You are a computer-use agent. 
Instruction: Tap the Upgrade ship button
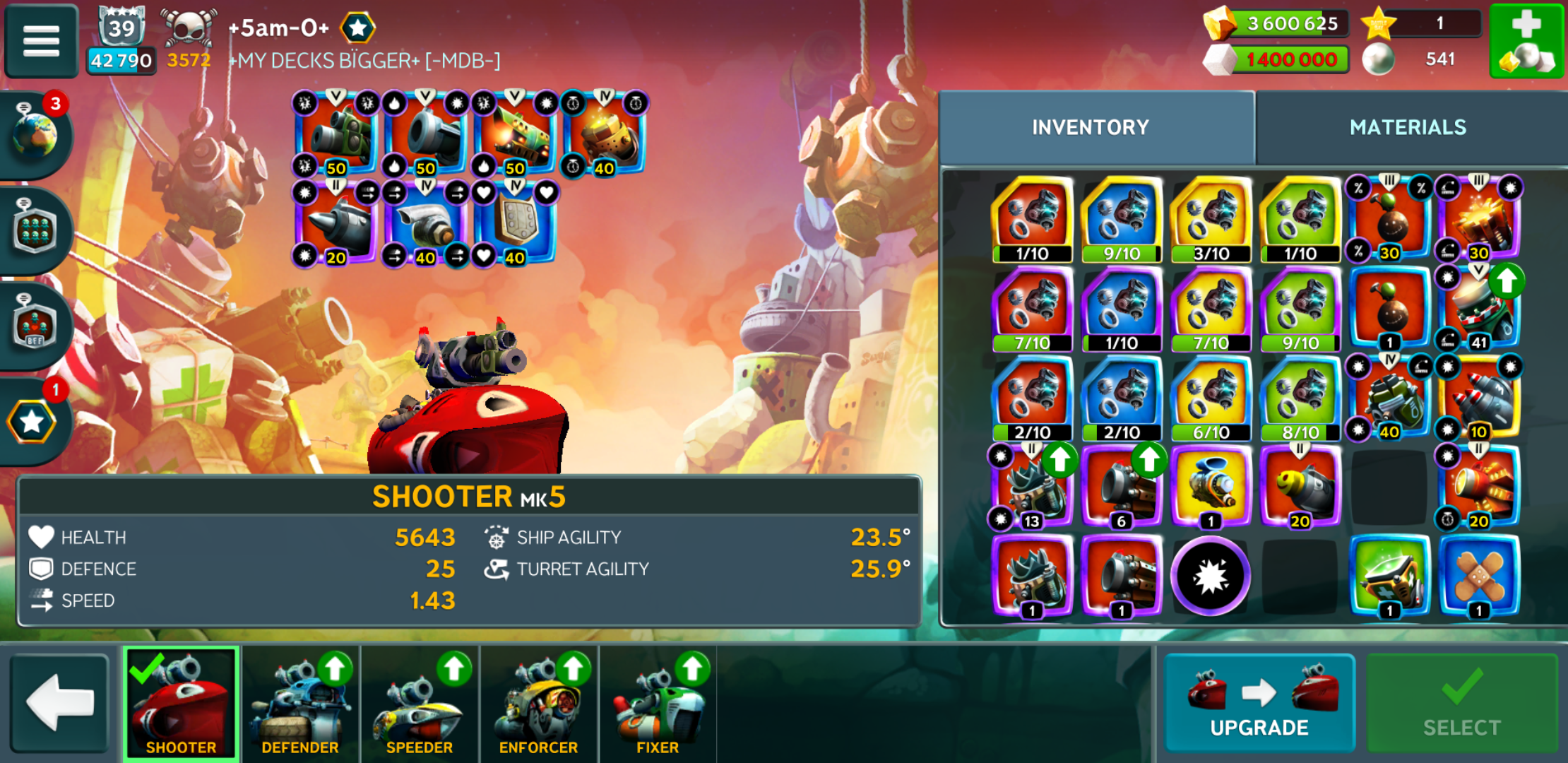pos(1259,703)
